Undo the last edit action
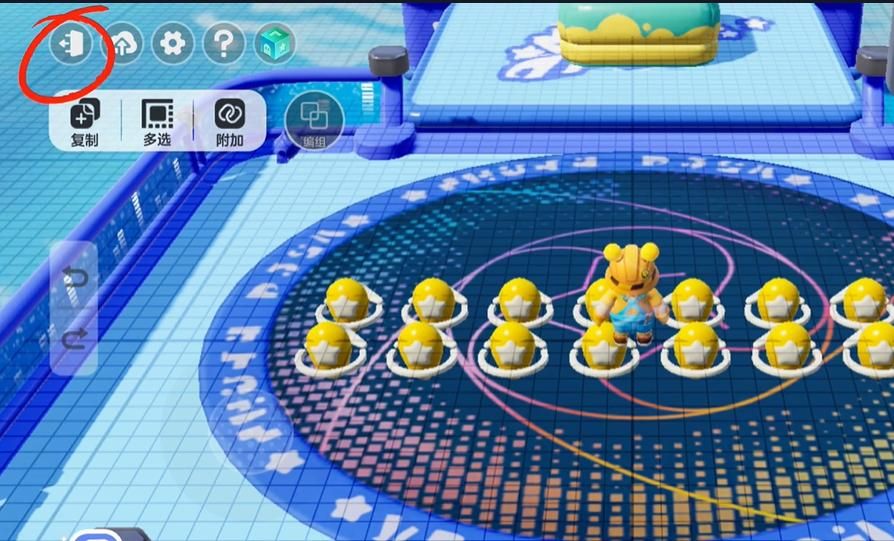Screen dimensions: 894x541 76,277
